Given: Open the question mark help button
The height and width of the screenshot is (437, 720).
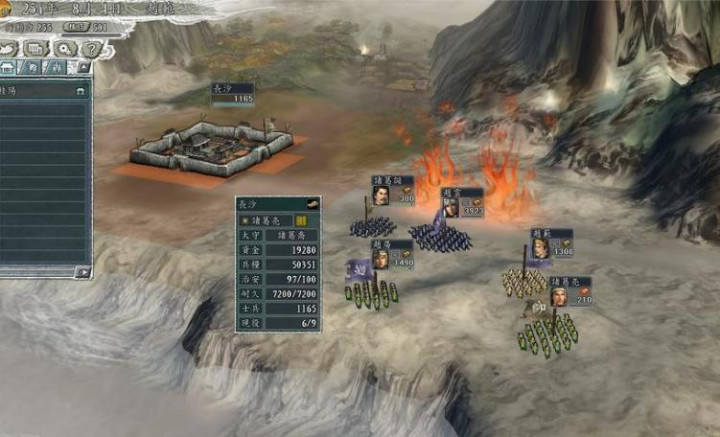Looking at the screenshot, I should point(92,48).
